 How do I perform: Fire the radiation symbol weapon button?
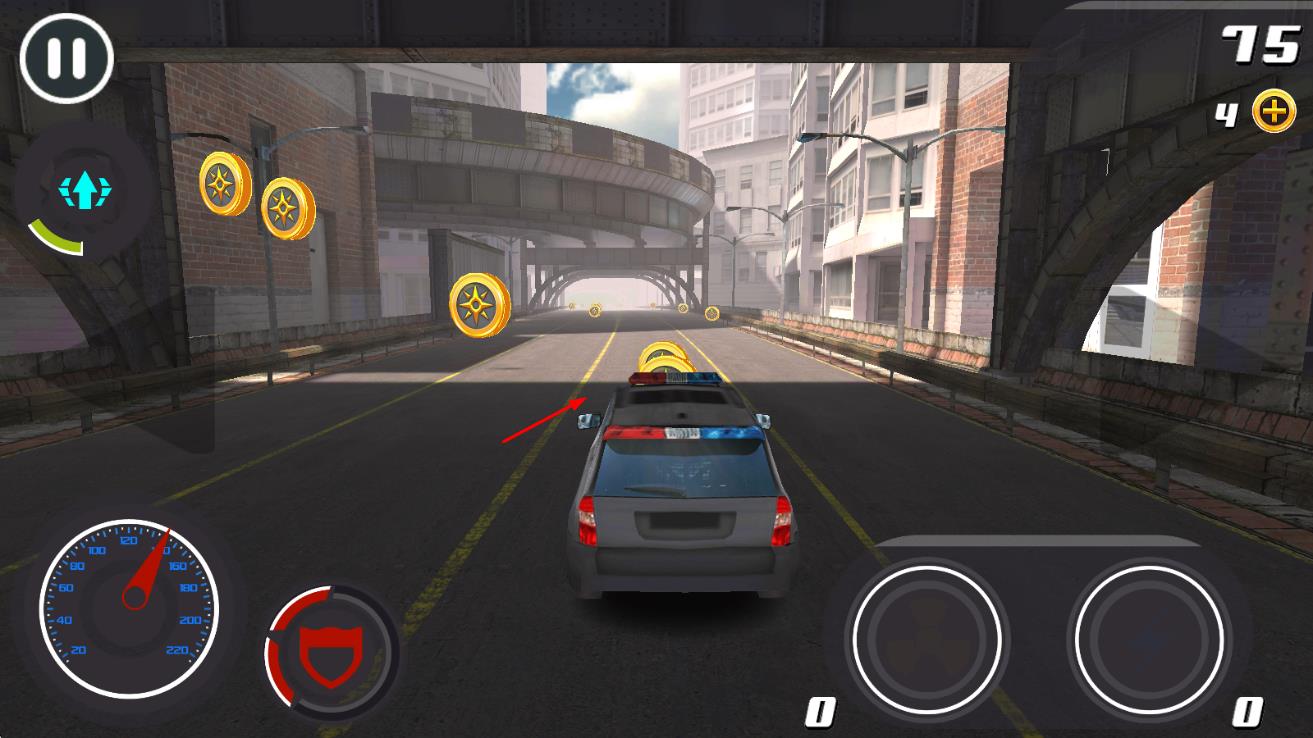925,641
